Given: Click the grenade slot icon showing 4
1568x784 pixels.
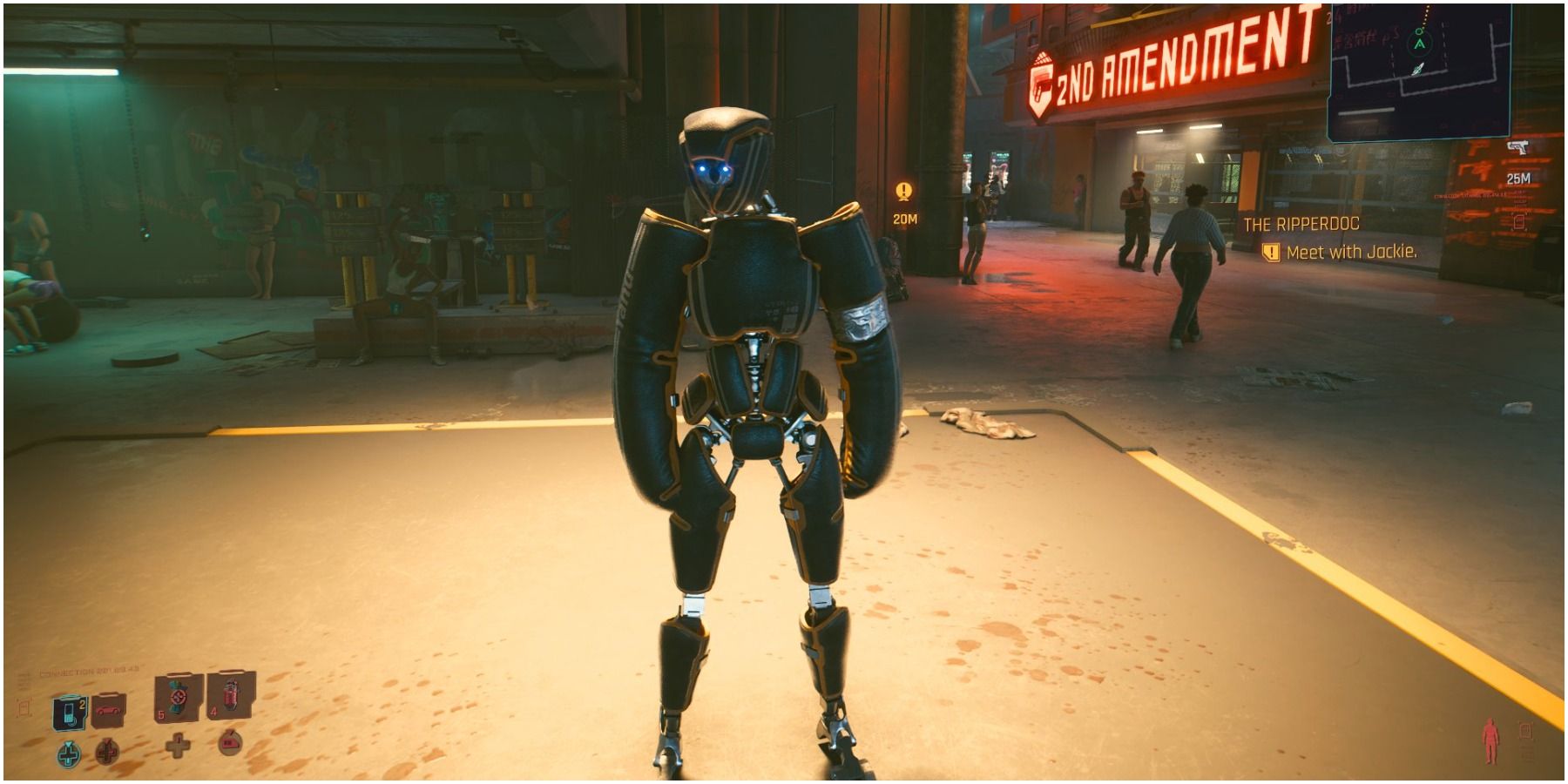Looking at the screenshot, I should click(230, 697).
